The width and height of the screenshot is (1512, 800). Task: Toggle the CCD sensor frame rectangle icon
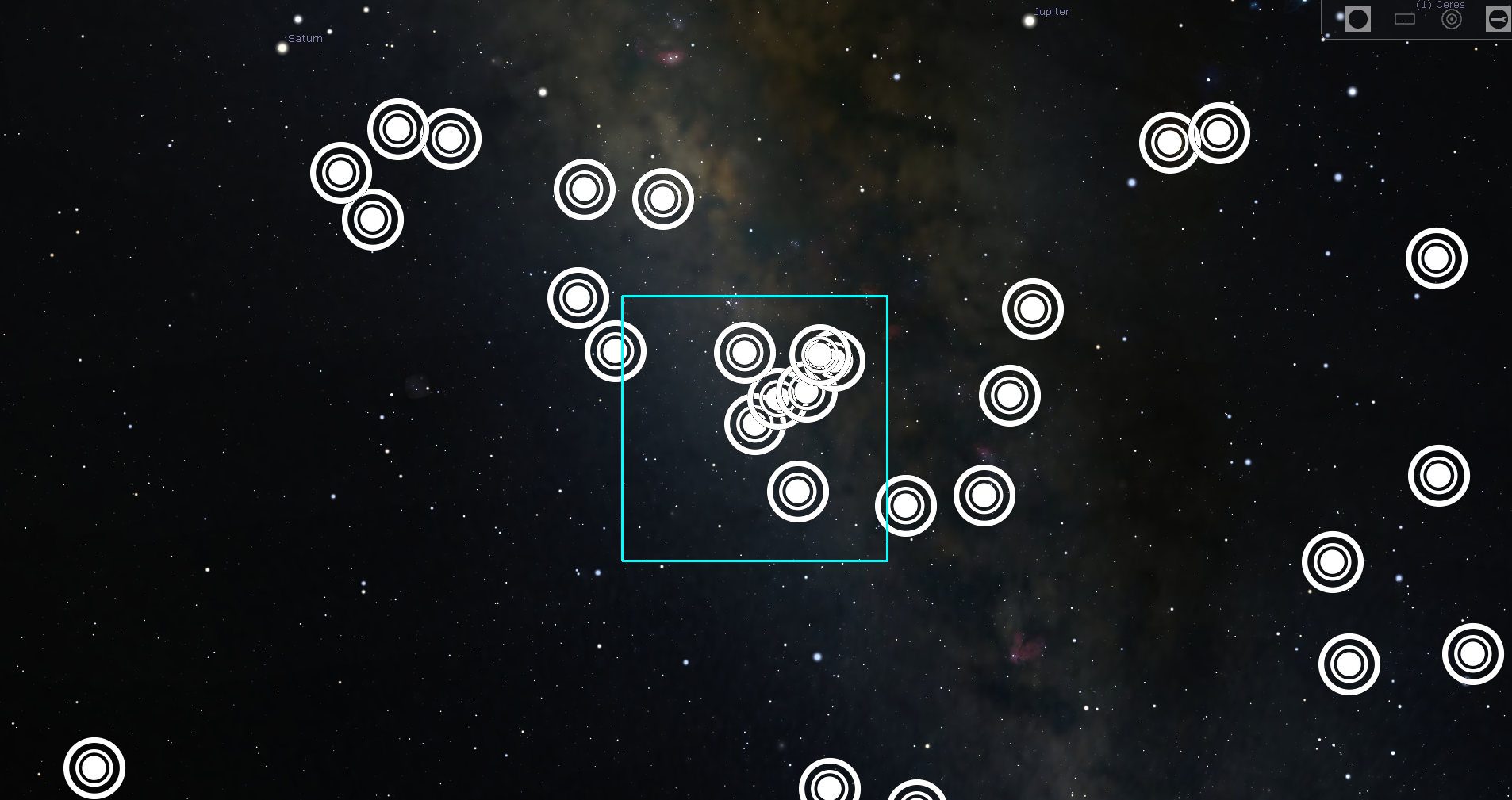(1405, 19)
